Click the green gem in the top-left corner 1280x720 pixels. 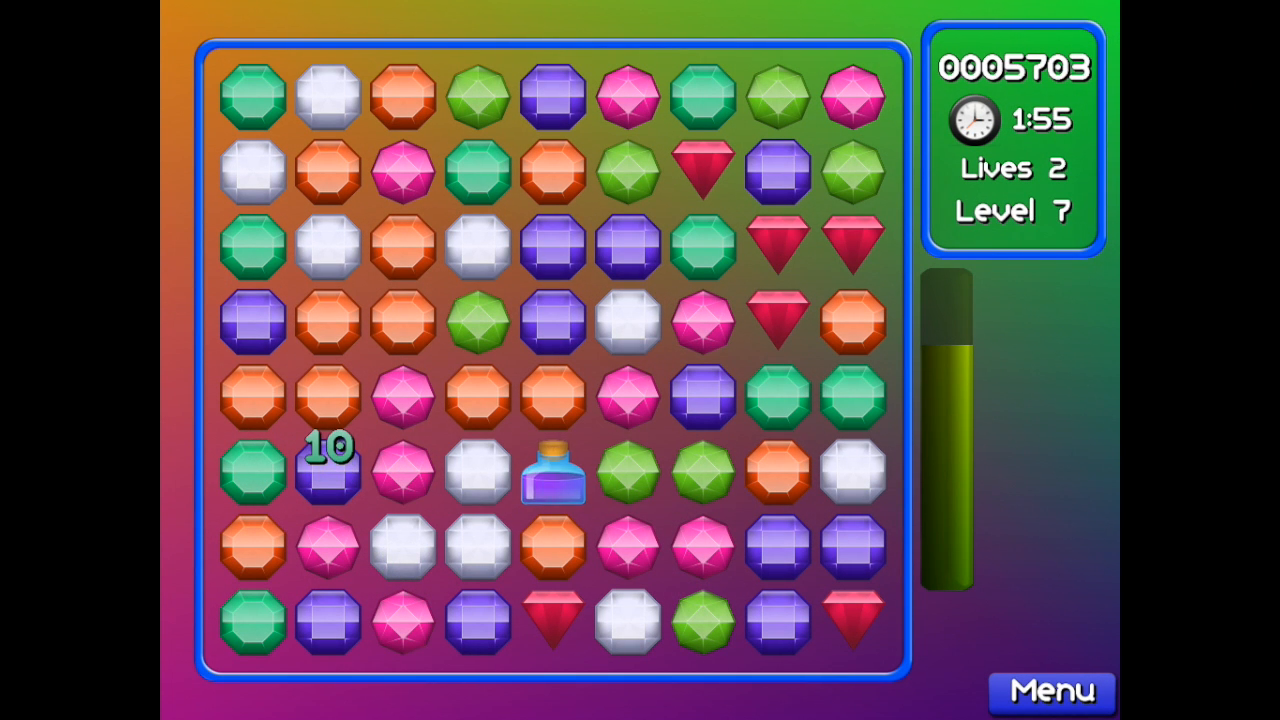coord(252,96)
